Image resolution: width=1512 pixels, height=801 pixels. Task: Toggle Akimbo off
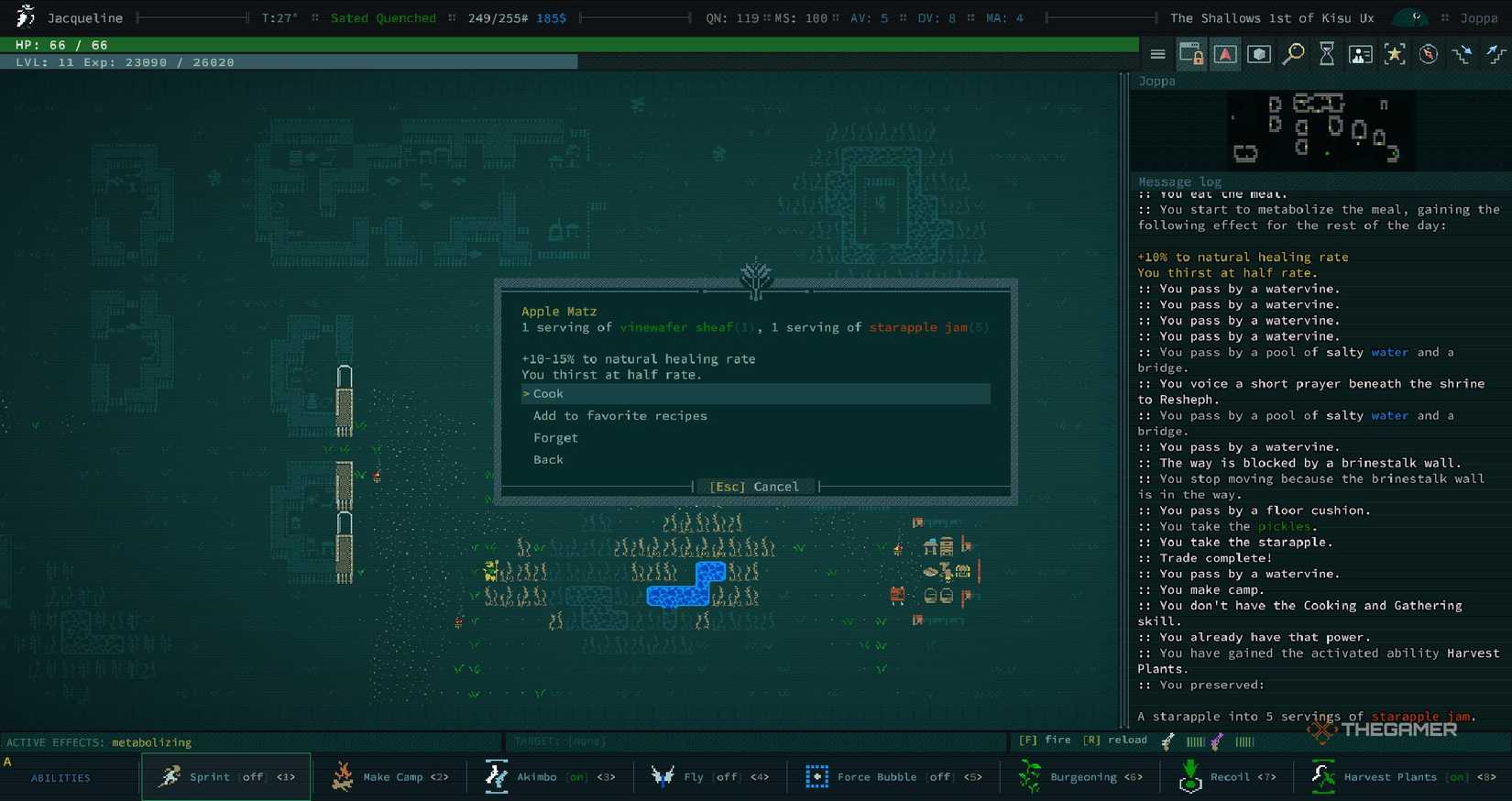[496, 776]
